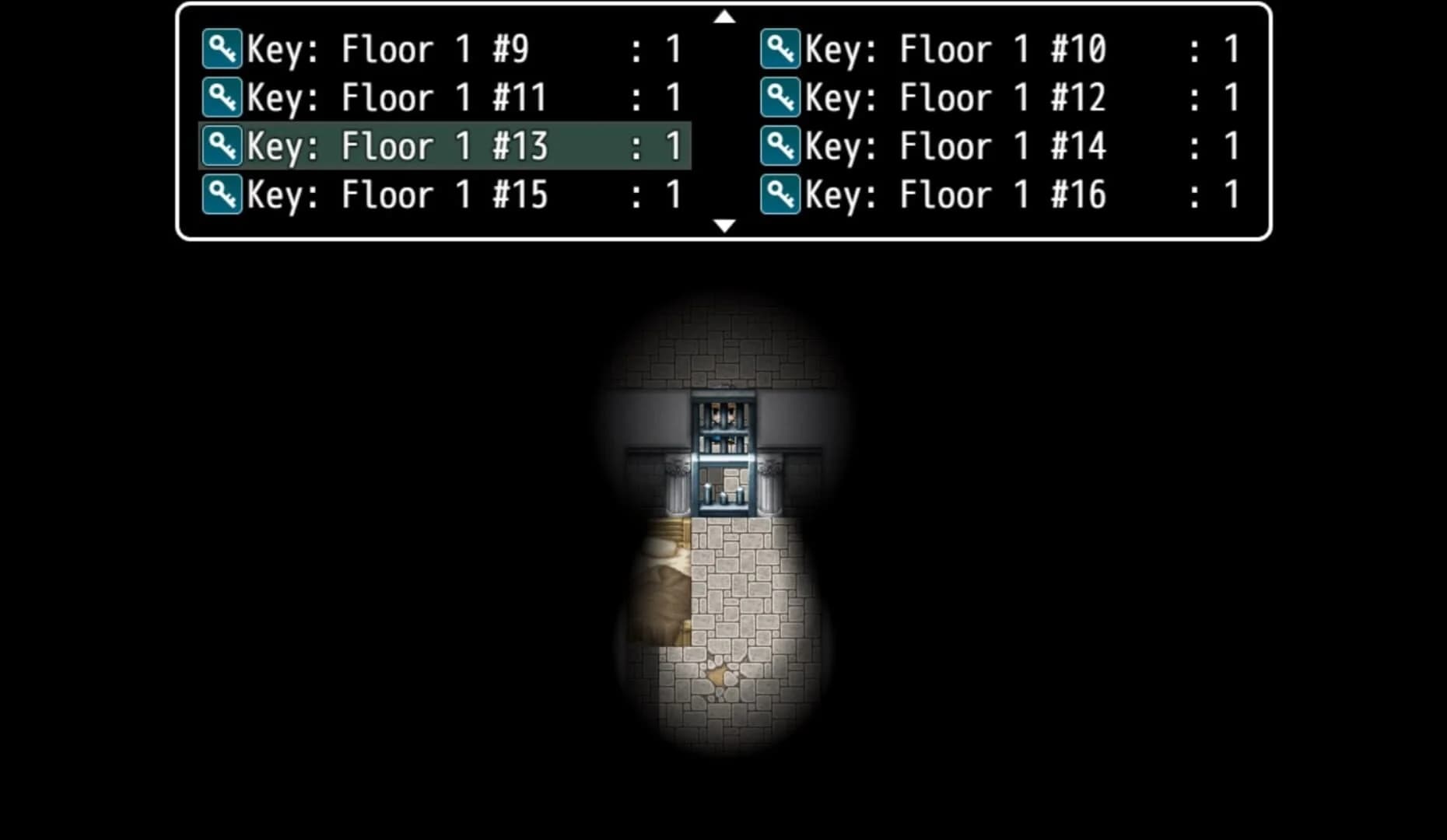Click the key icon beside Floor 1 #10
Screen dimensions: 1447x840
point(780,48)
